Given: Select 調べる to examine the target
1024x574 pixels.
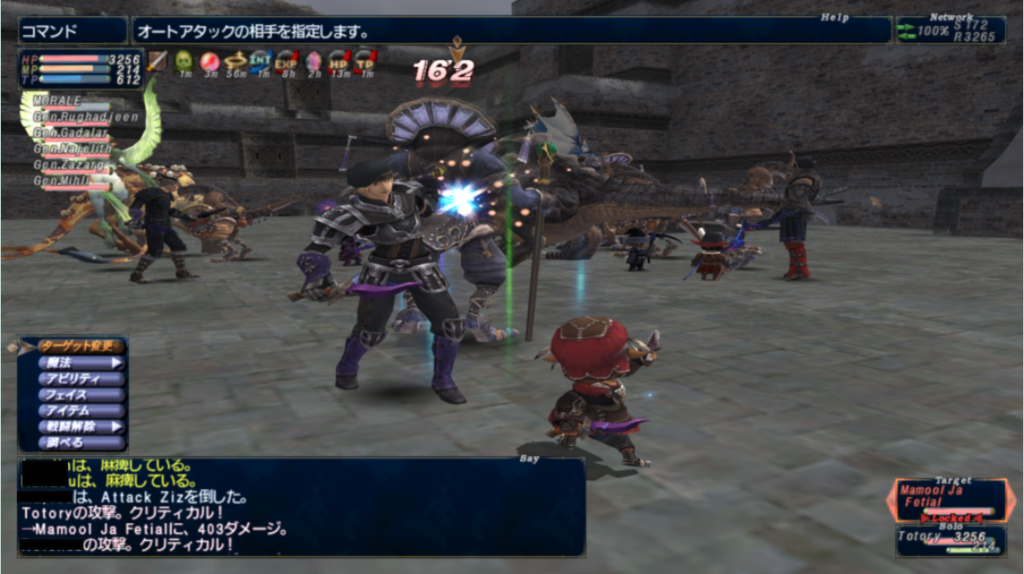Looking at the screenshot, I should [79, 442].
